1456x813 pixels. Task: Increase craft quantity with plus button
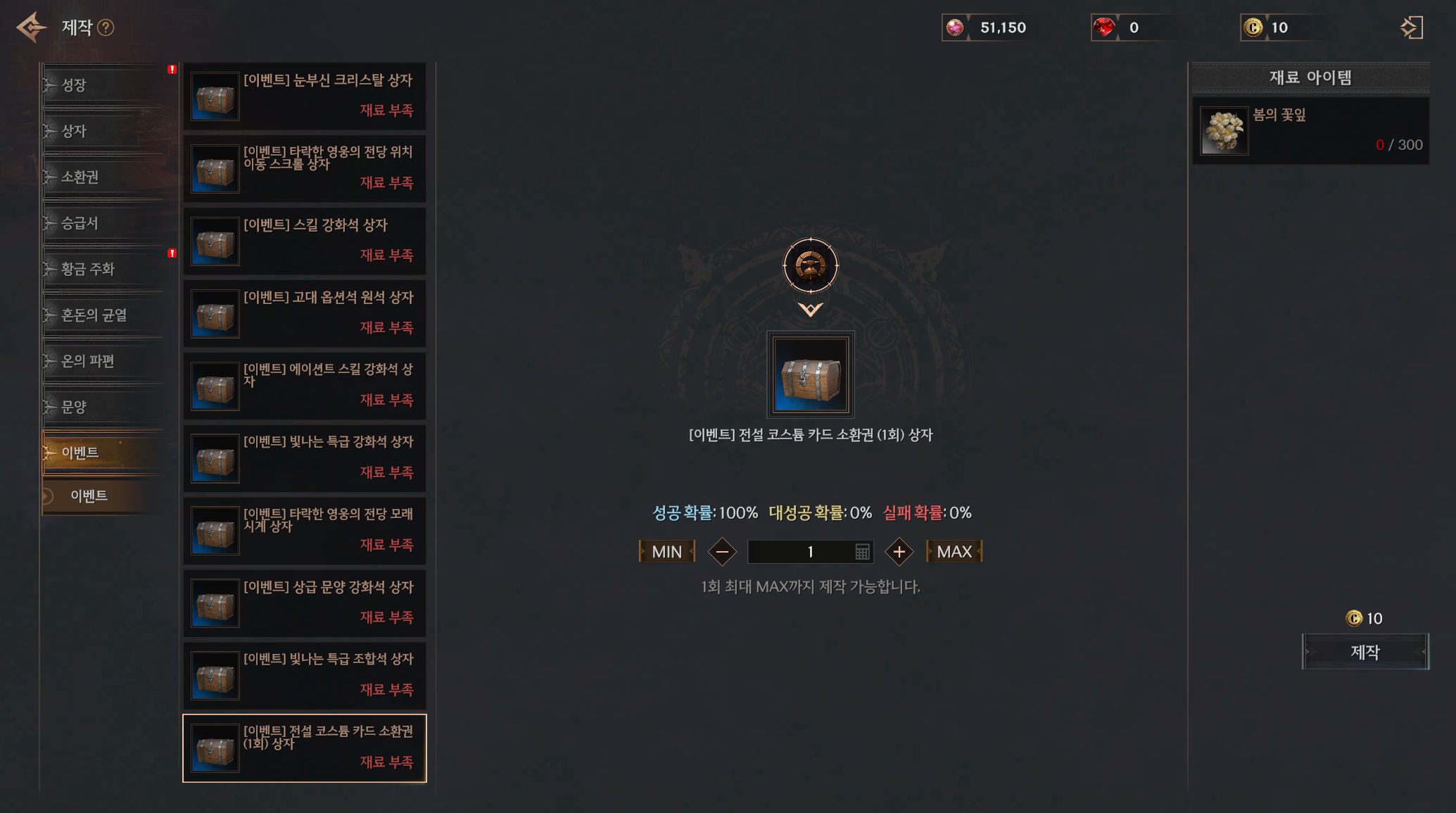(899, 552)
